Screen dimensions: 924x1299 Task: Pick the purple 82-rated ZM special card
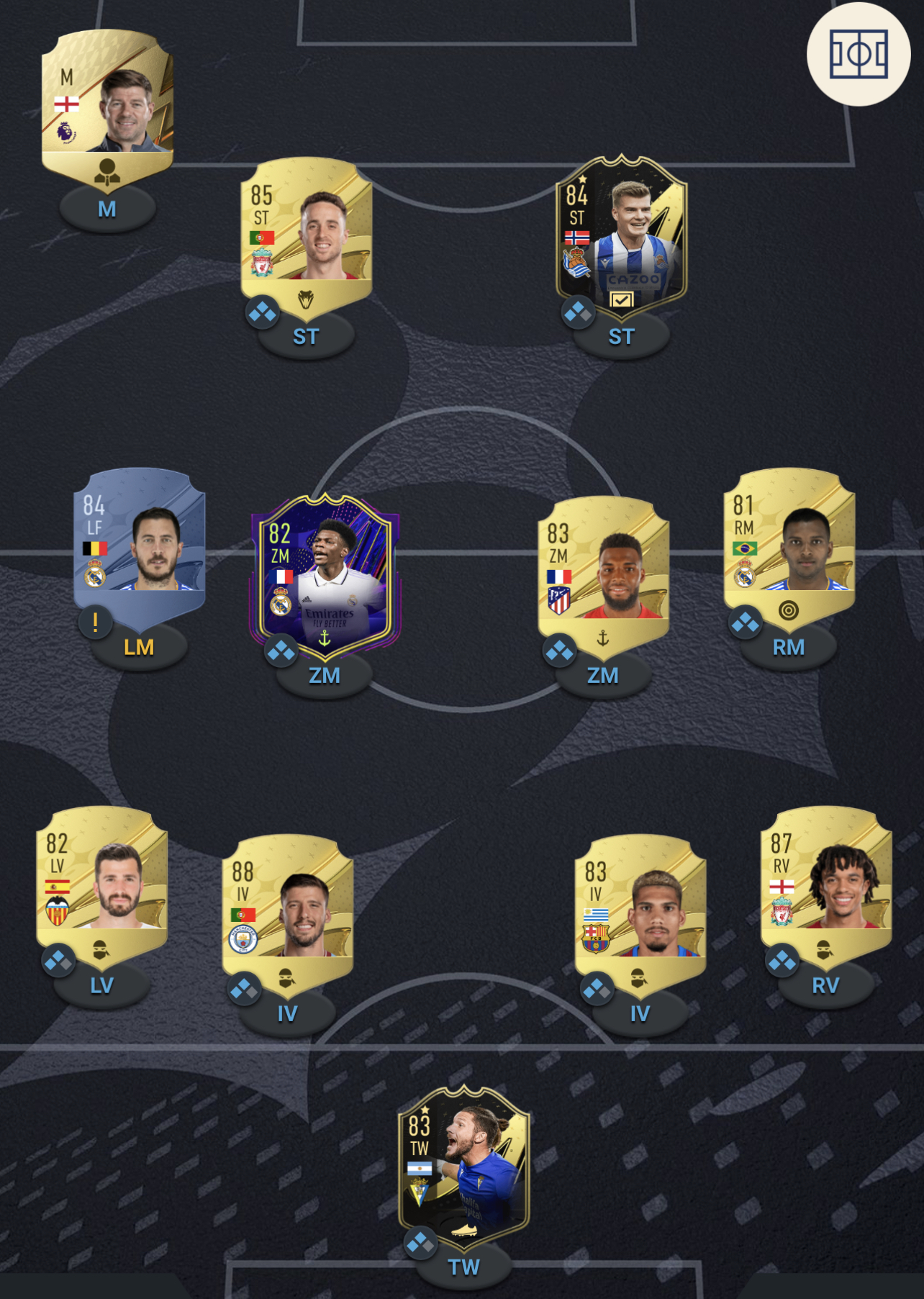click(x=325, y=574)
